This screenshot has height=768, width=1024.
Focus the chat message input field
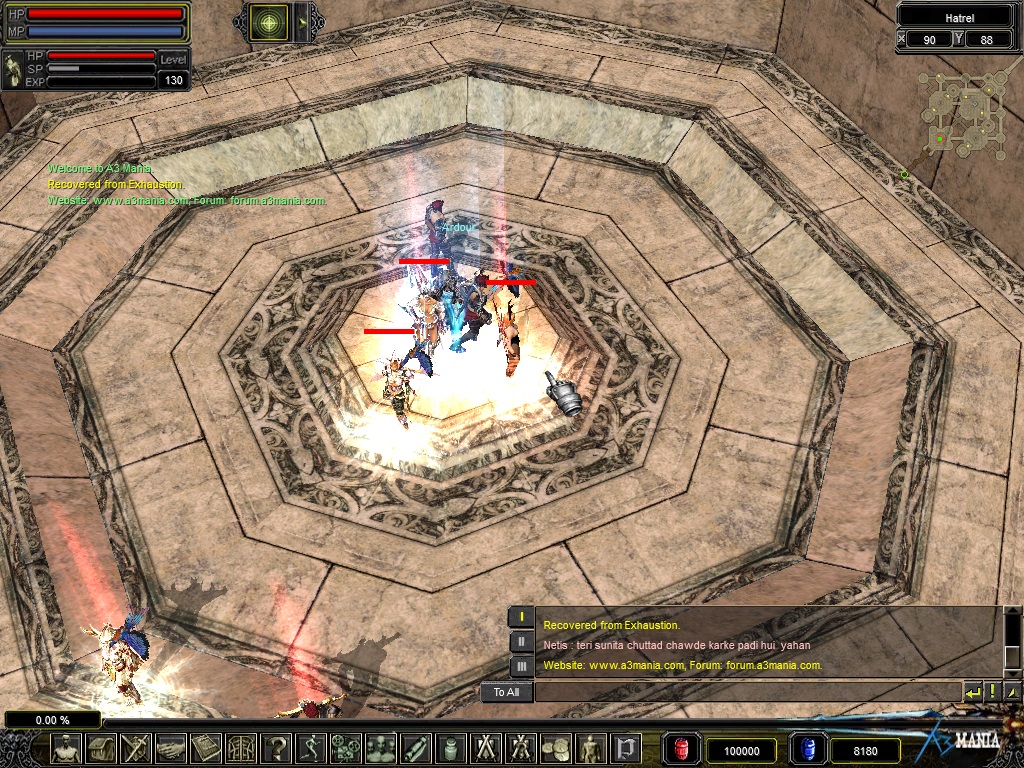[746, 692]
